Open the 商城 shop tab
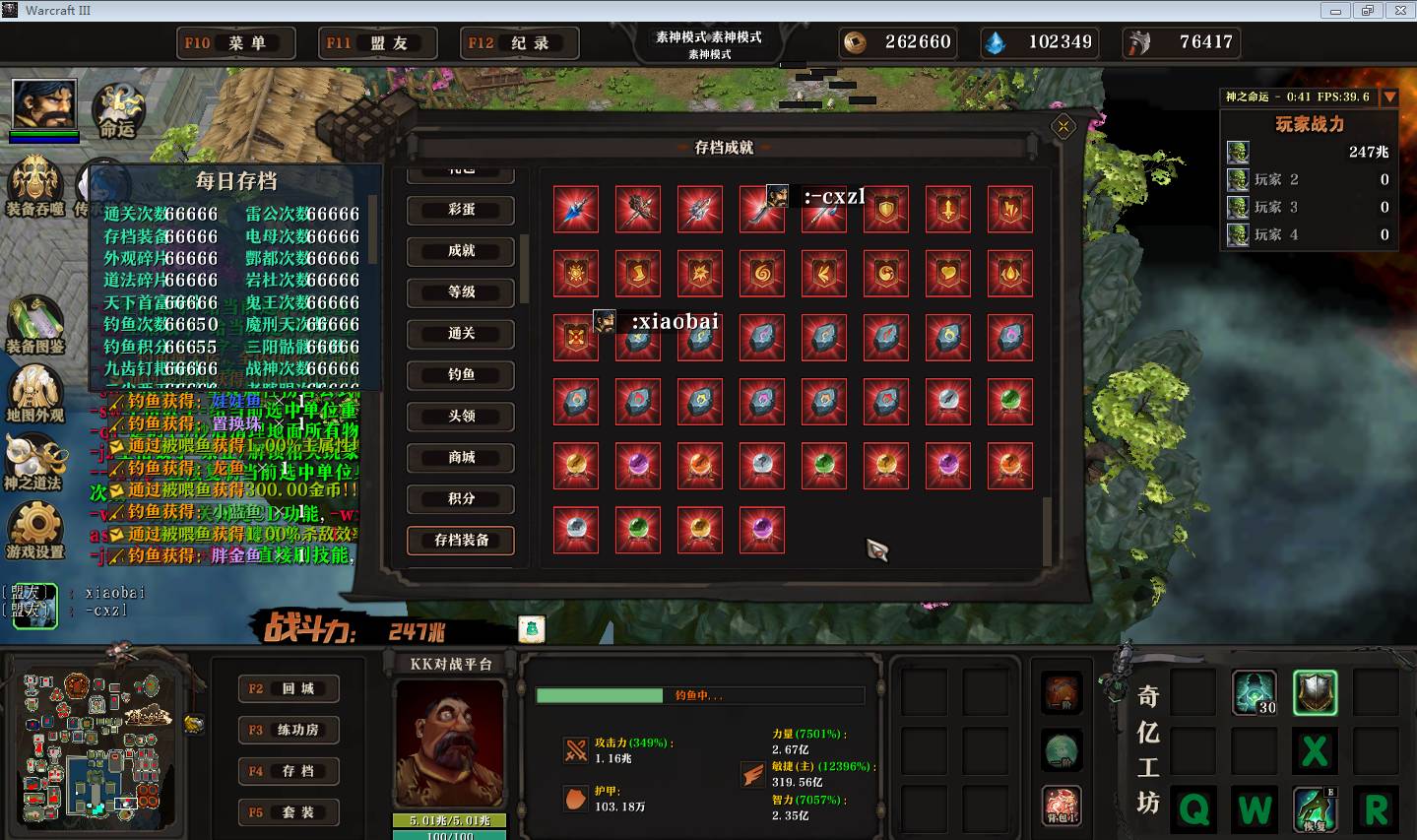 pyautogui.click(x=461, y=458)
